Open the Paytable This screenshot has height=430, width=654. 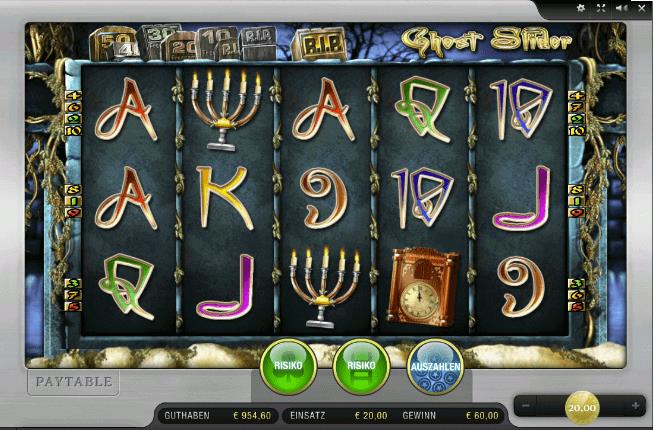click(72, 381)
